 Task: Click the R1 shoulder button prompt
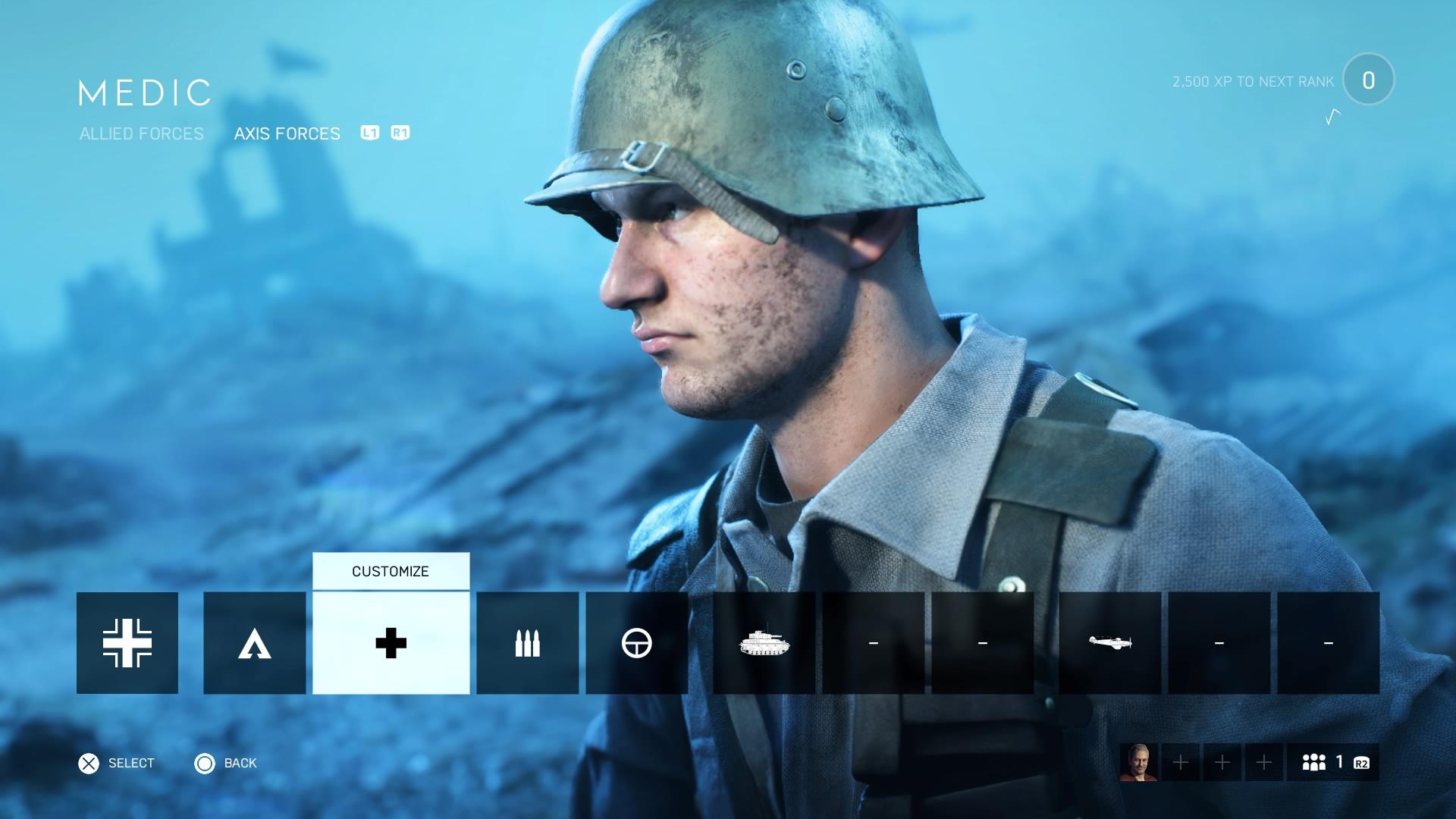(400, 133)
